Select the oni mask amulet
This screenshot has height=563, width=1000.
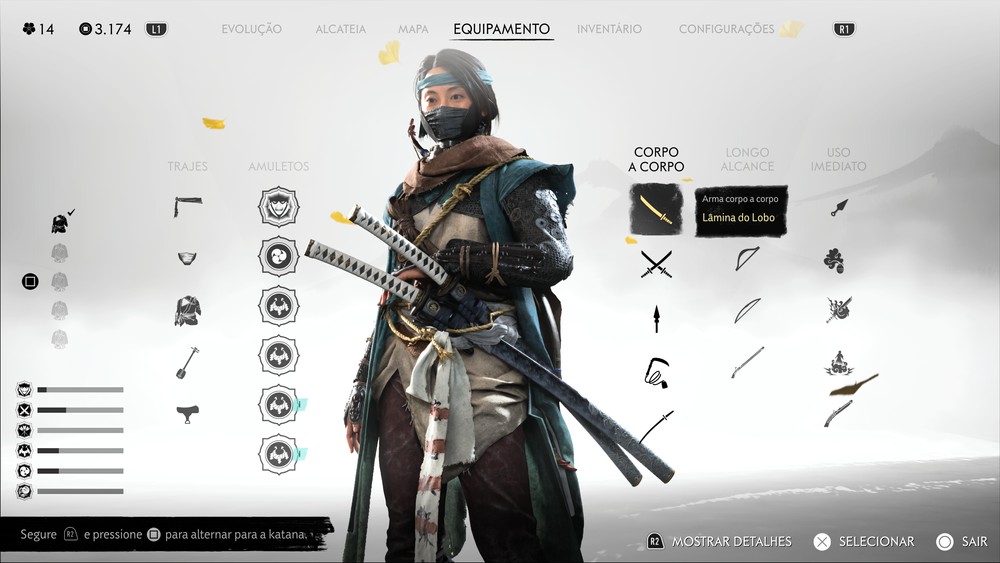(x=278, y=207)
